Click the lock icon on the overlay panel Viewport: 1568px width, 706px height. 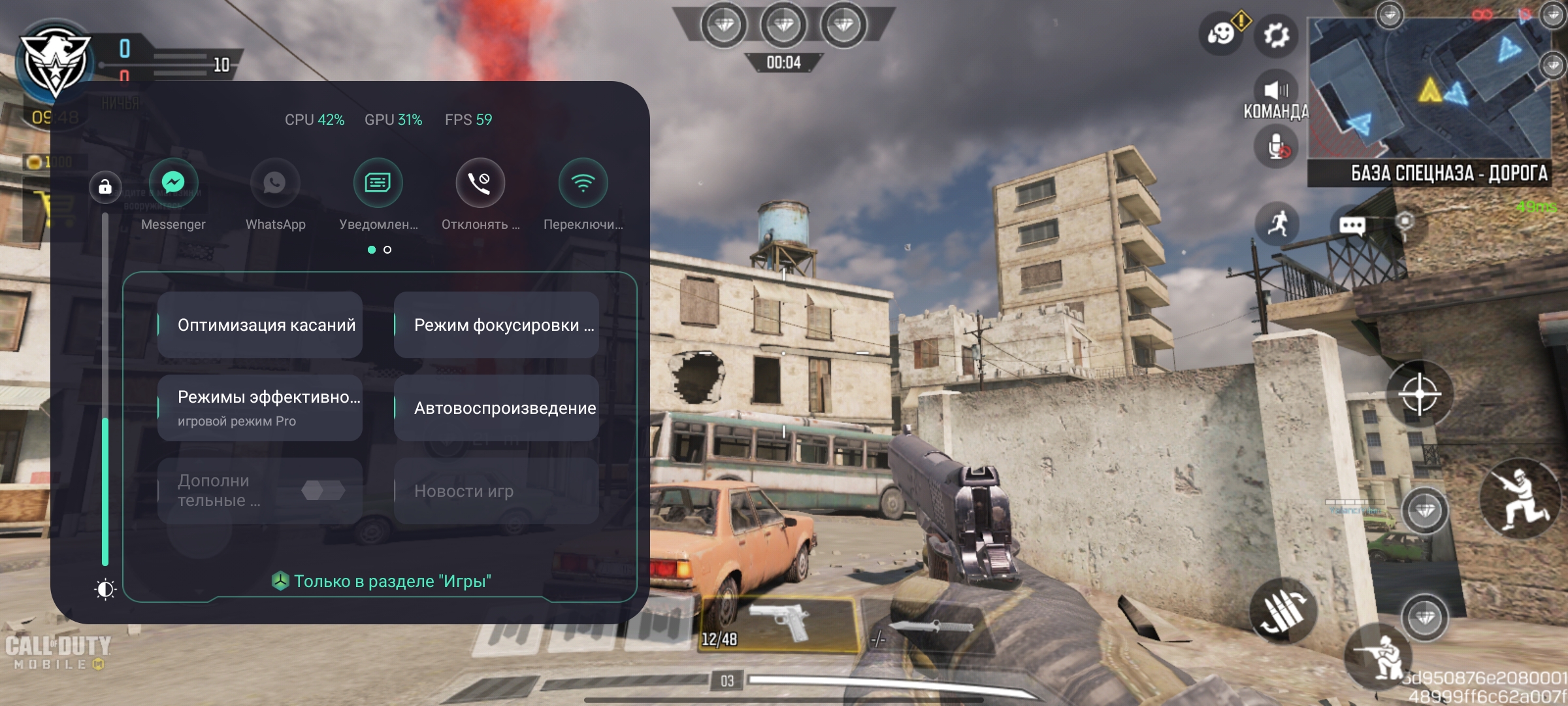[105, 187]
